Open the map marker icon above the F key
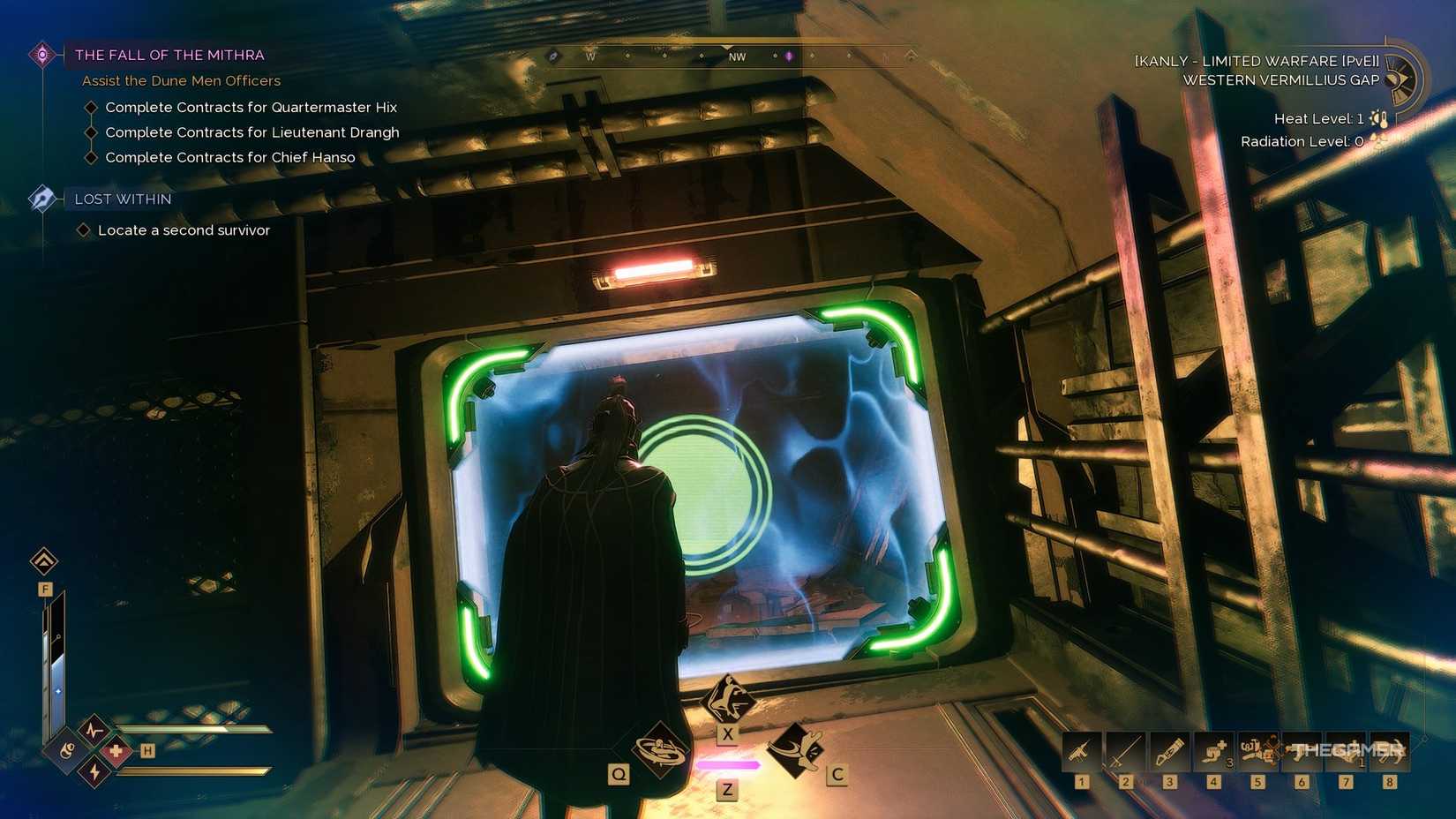This screenshot has height=819, width=1456. click(x=42, y=562)
